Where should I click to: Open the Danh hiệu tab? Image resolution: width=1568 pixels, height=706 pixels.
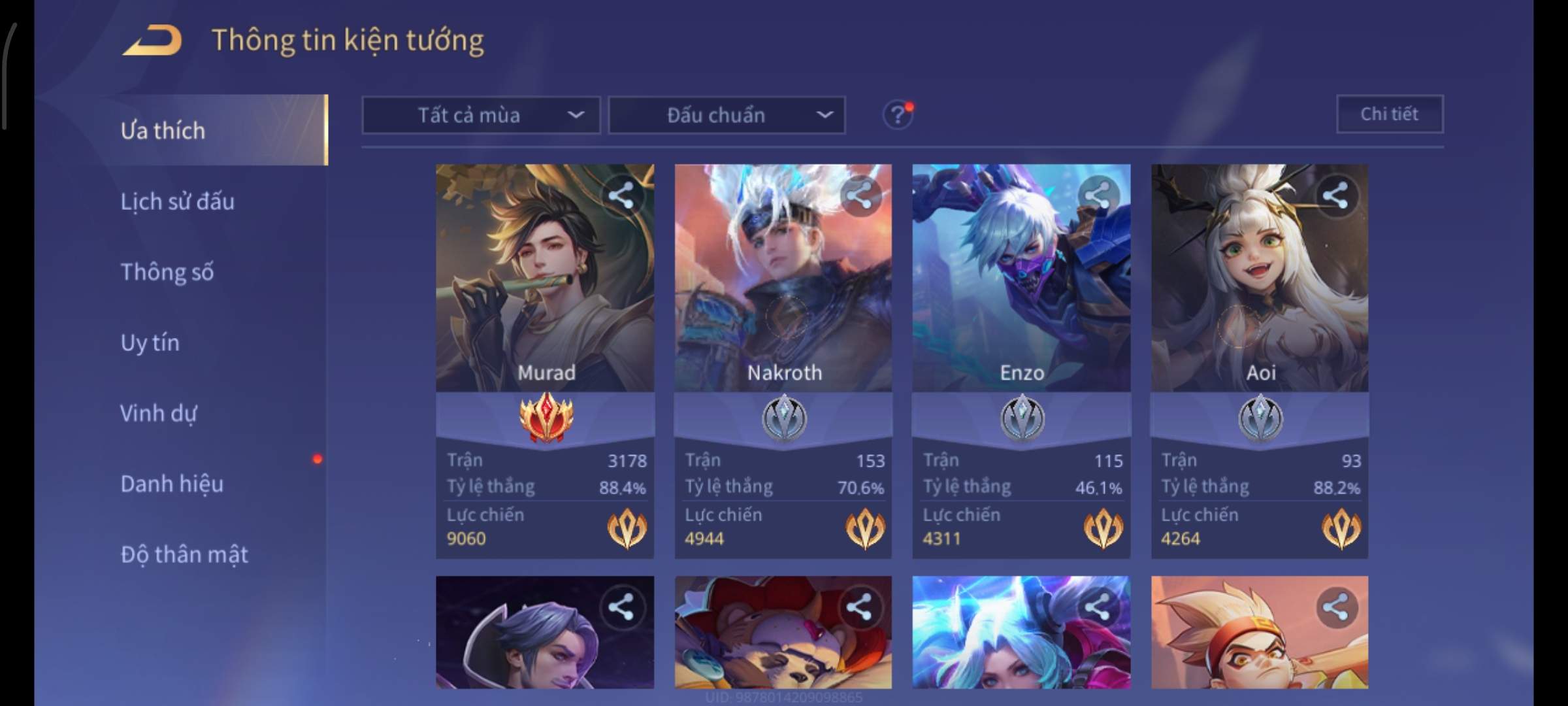click(x=172, y=484)
